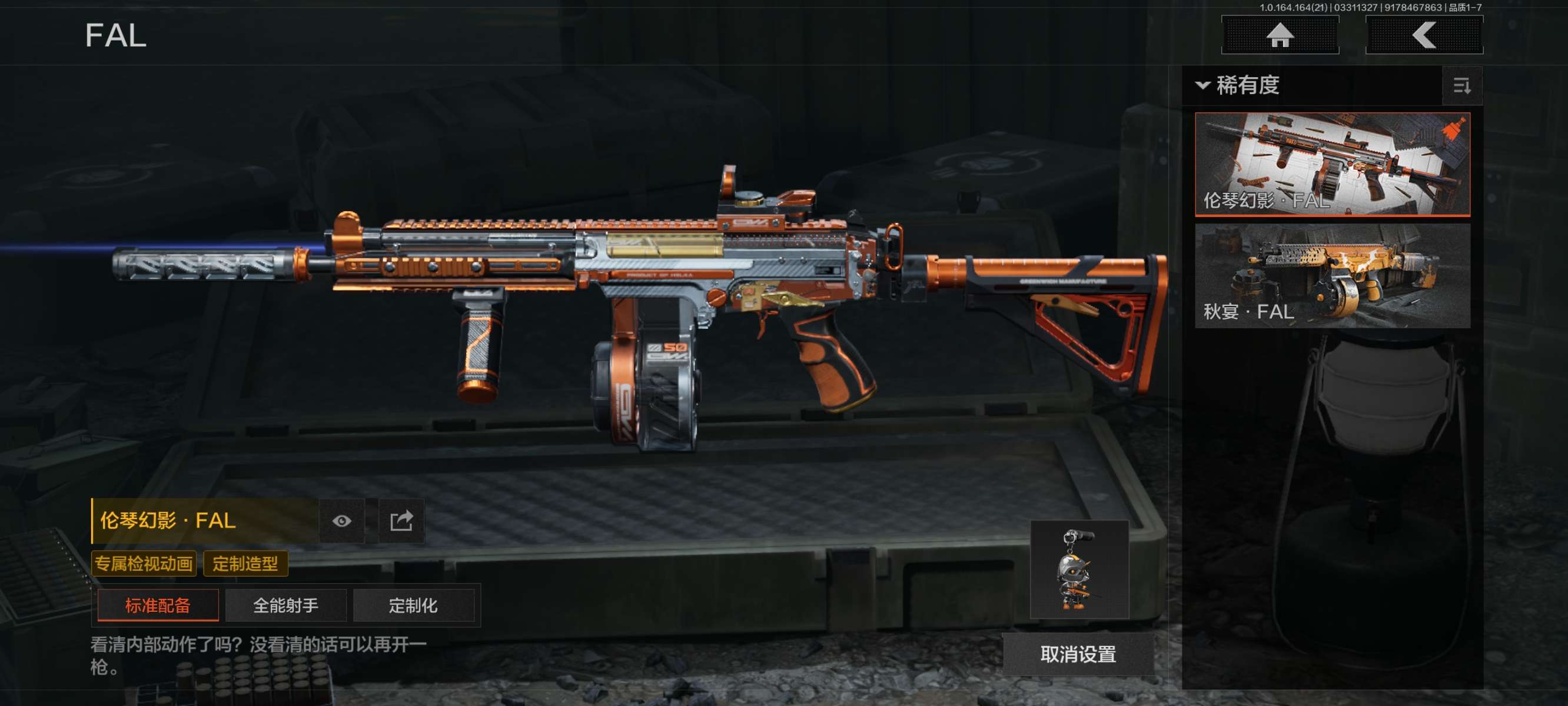Select the robot keychain charm slot
This screenshot has width=1568, height=706.
(x=1079, y=570)
